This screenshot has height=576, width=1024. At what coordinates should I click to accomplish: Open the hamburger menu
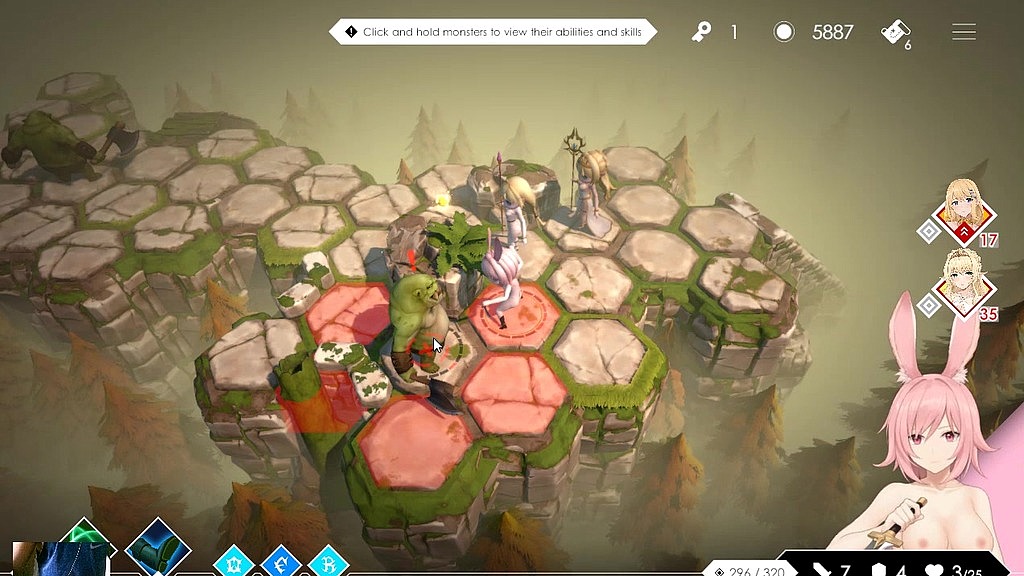[x=963, y=32]
